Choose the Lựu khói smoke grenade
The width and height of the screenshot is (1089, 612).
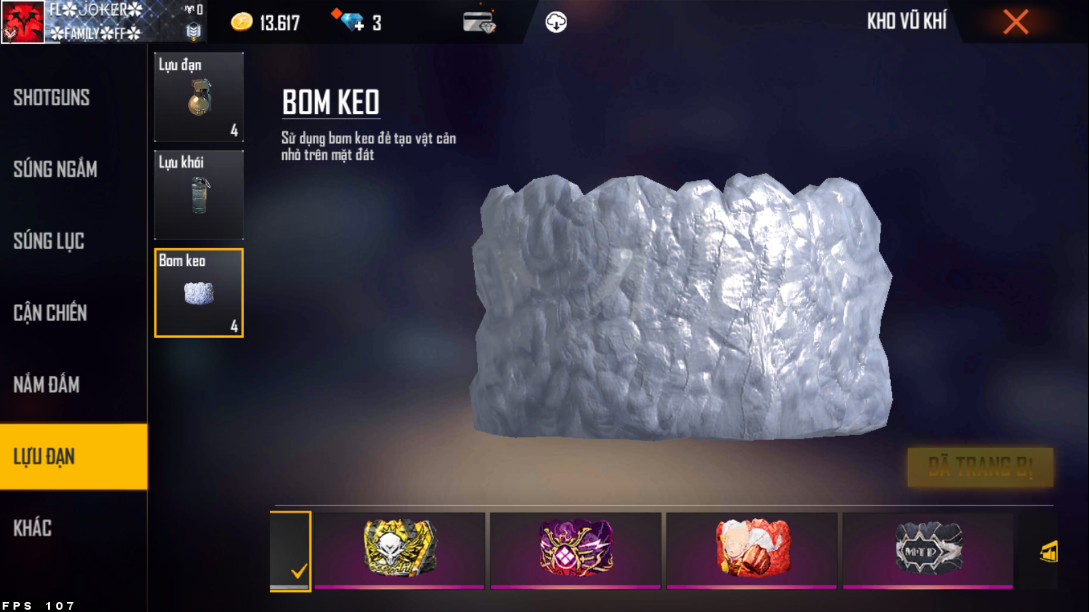199,195
